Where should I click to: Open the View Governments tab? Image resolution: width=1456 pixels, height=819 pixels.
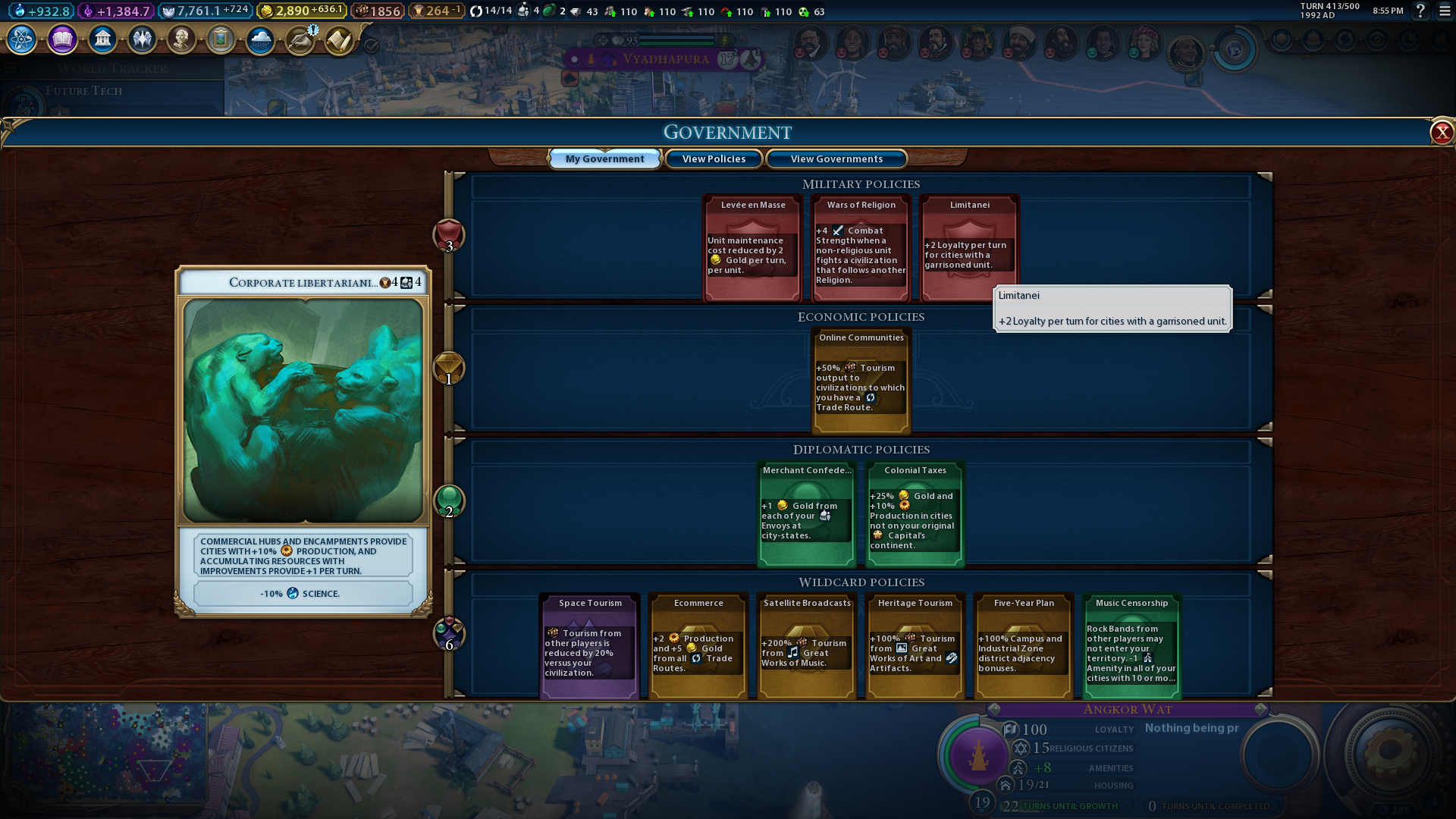836,159
